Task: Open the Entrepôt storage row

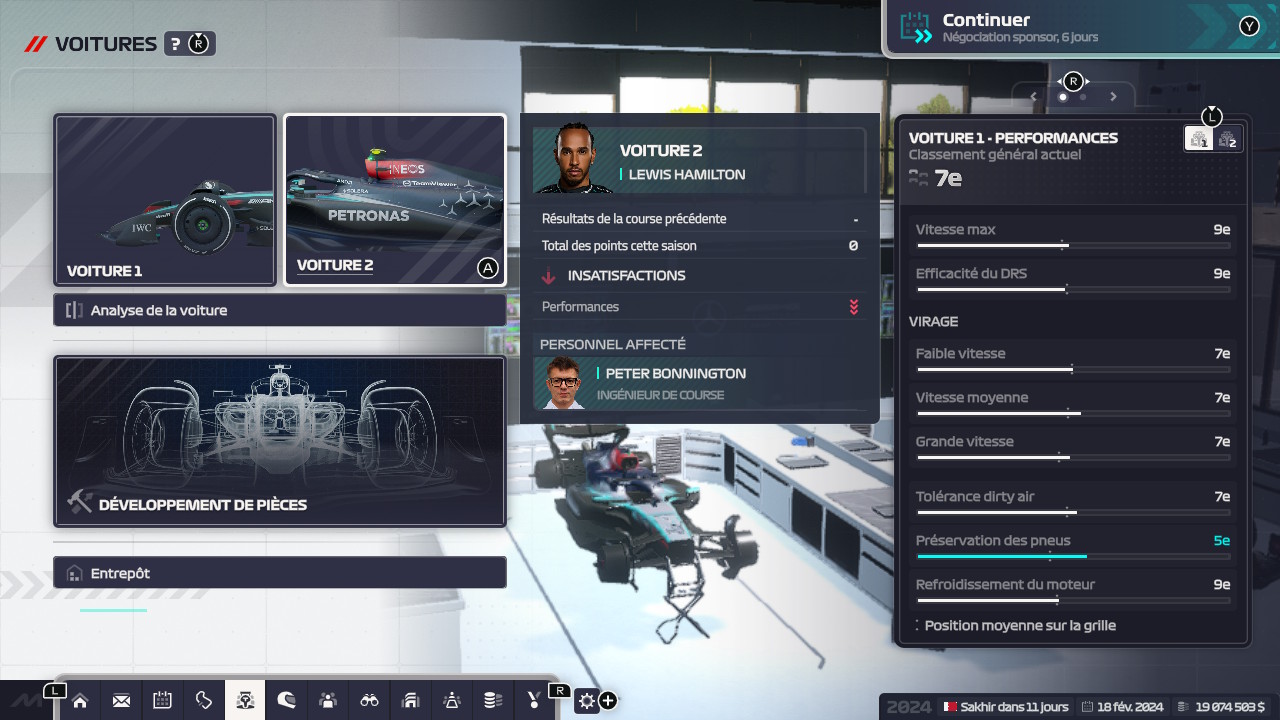Action: tap(280, 573)
